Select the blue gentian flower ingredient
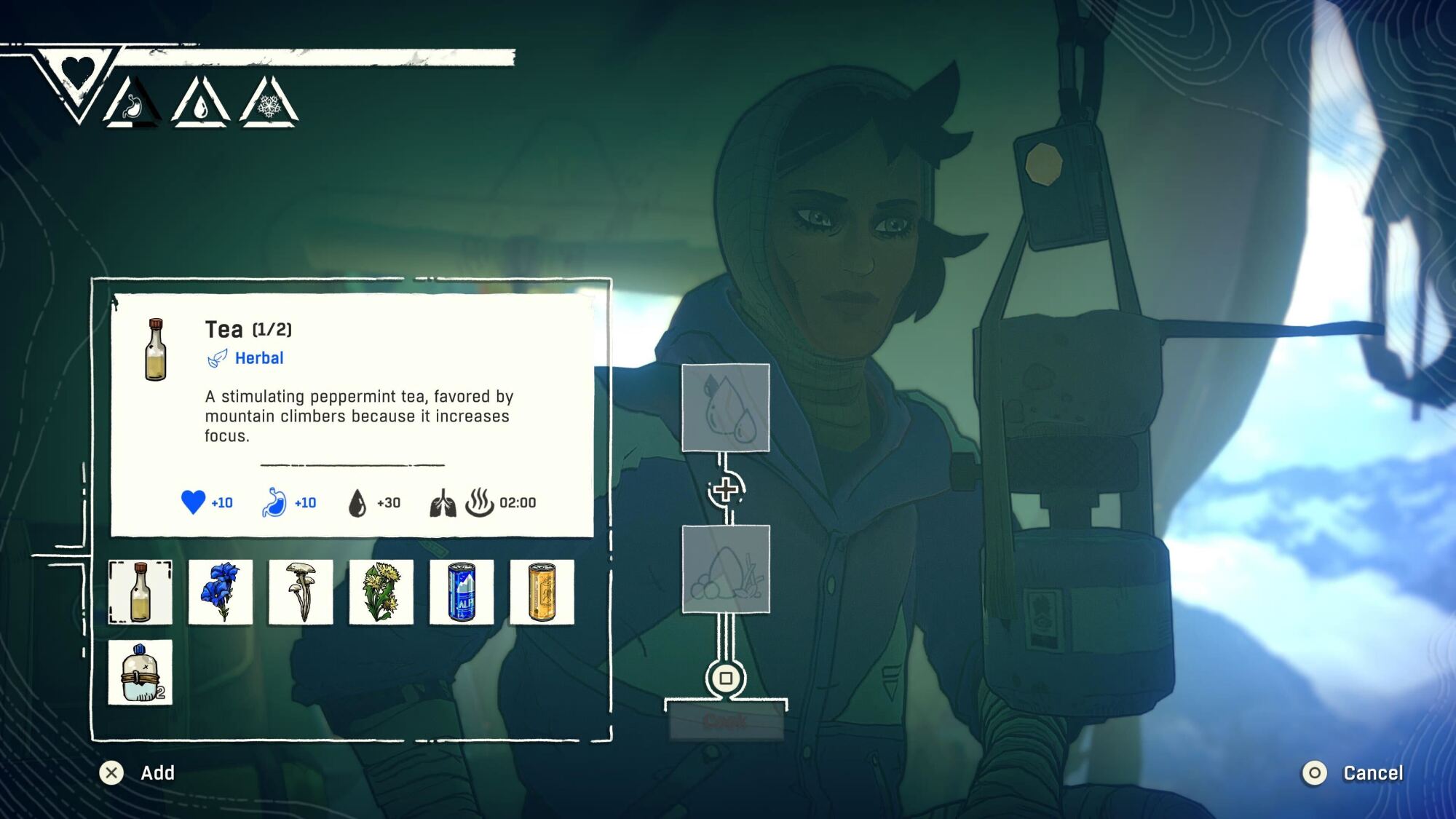The width and height of the screenshot is (1456, 819). pyautogui.click(x=221, y=593)
